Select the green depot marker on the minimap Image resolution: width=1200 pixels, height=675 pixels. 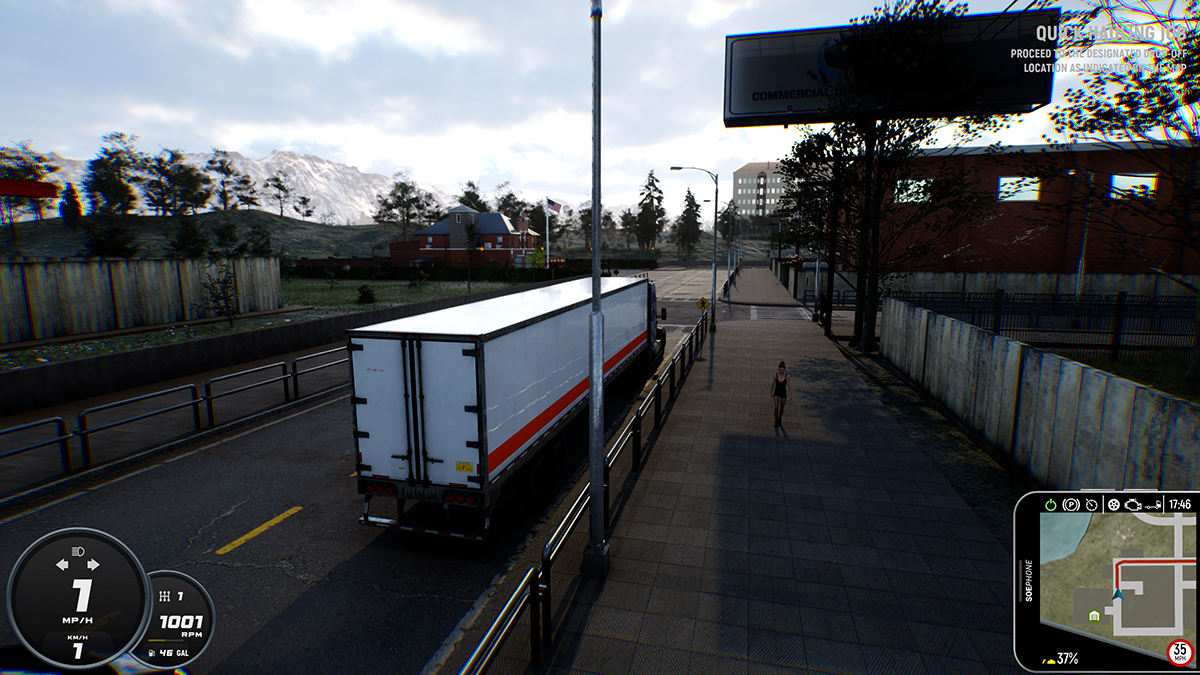(x=1094, y=614)
